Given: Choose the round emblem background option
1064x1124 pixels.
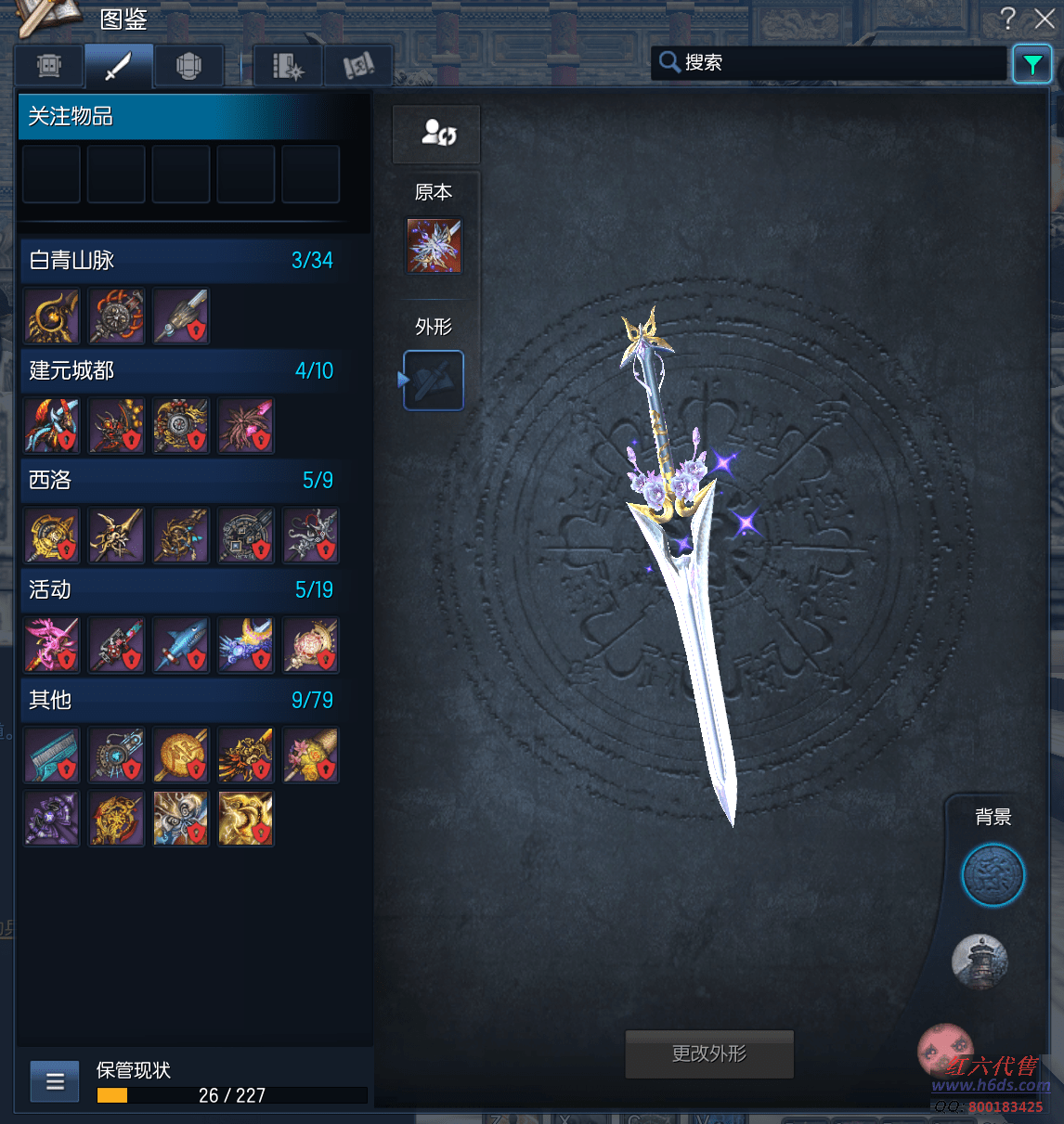Looking at the screenshot, I should click(993, 875).
